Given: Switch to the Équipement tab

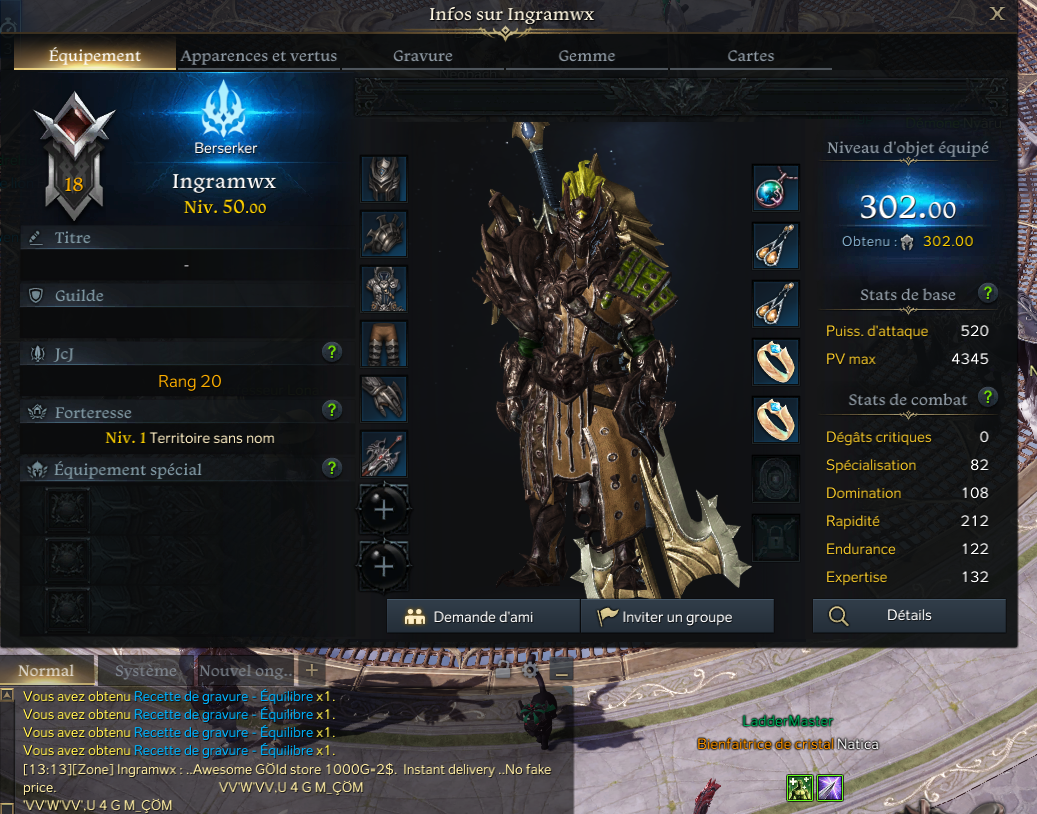Looking at the screenshot, I should tap(95, 56).
